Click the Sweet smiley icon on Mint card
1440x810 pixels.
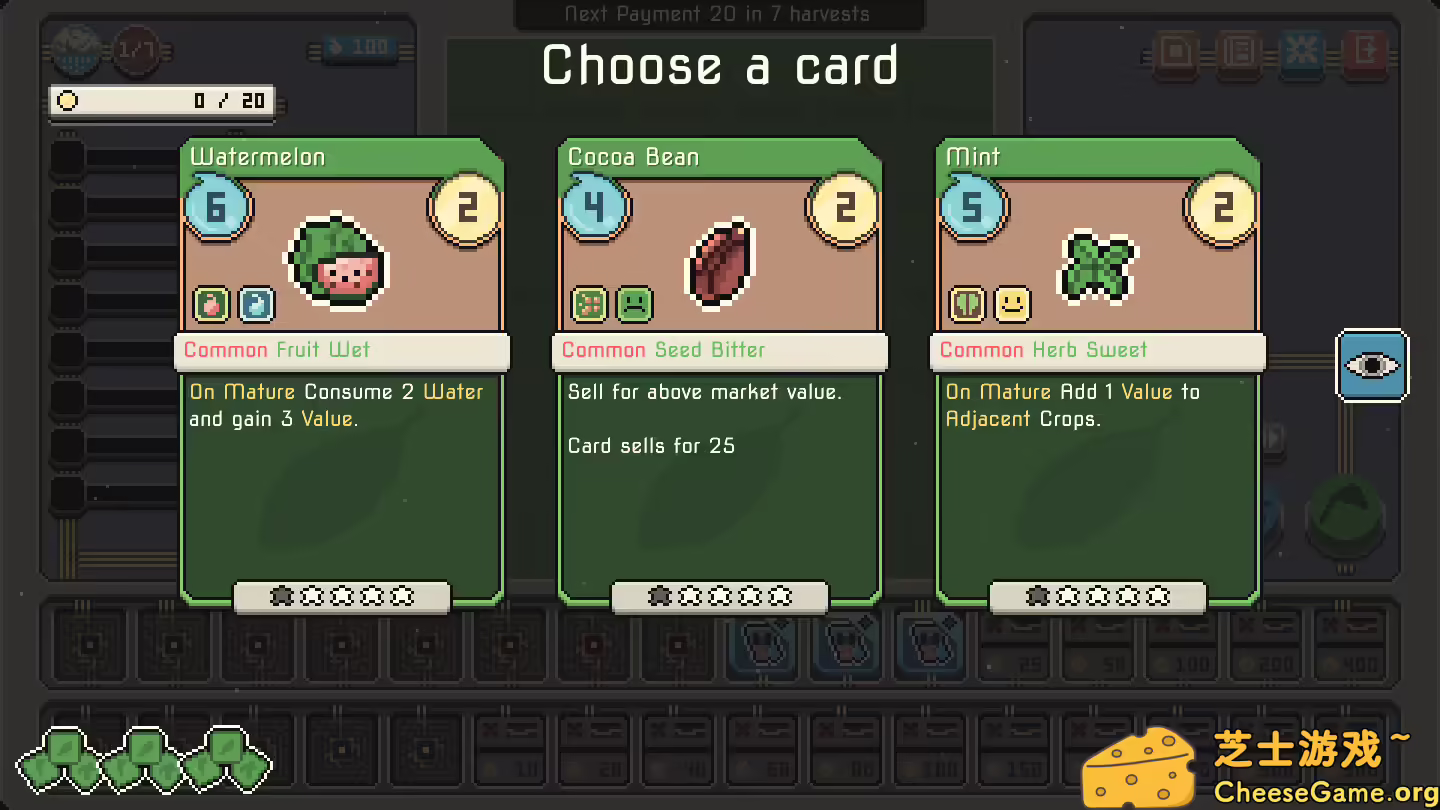pyautogui.click(x=1012, y=304)
